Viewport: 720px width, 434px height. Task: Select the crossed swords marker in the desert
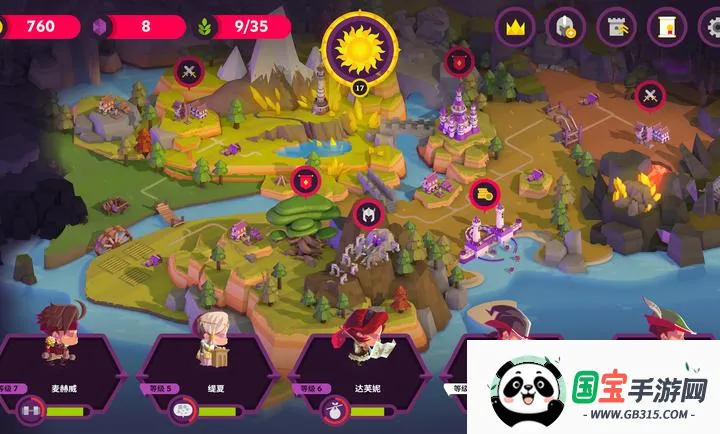[650, 96]
